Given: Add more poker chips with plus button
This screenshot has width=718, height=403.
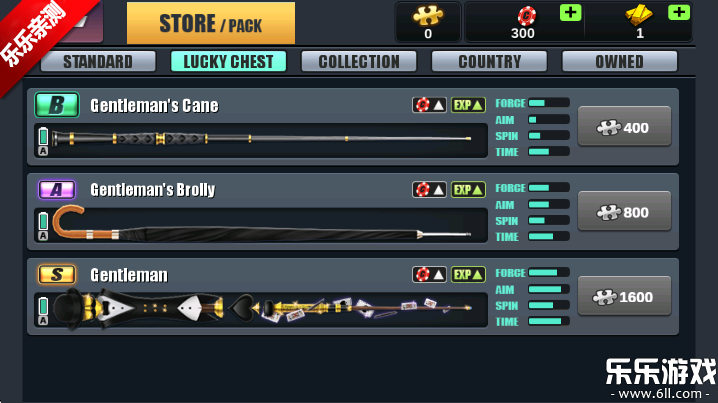Looking at the screenshot, I should pos(570,13).
